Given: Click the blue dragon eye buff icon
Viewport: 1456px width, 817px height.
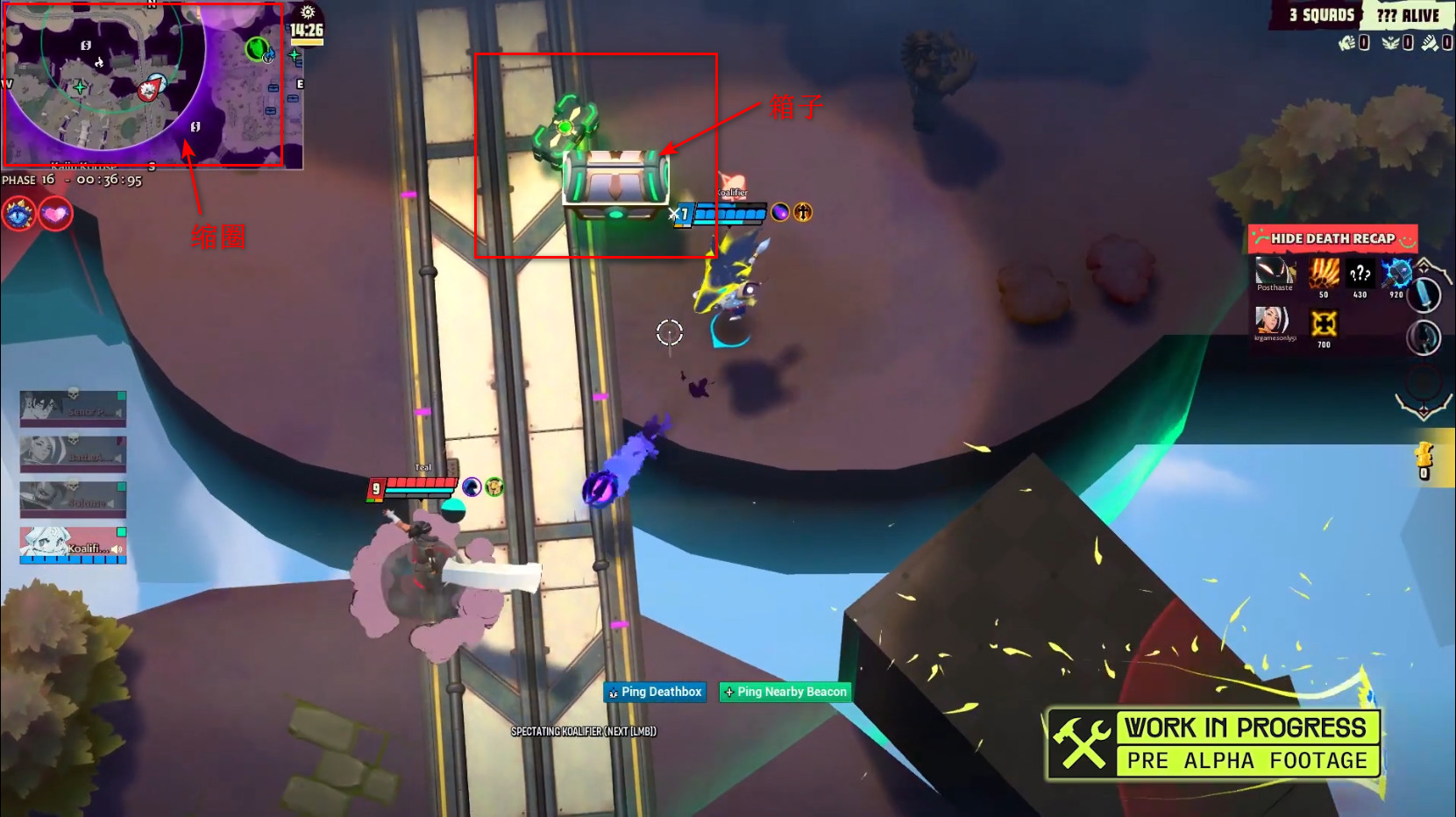Looking at the screenshot, I should click(x=19, y=214).
